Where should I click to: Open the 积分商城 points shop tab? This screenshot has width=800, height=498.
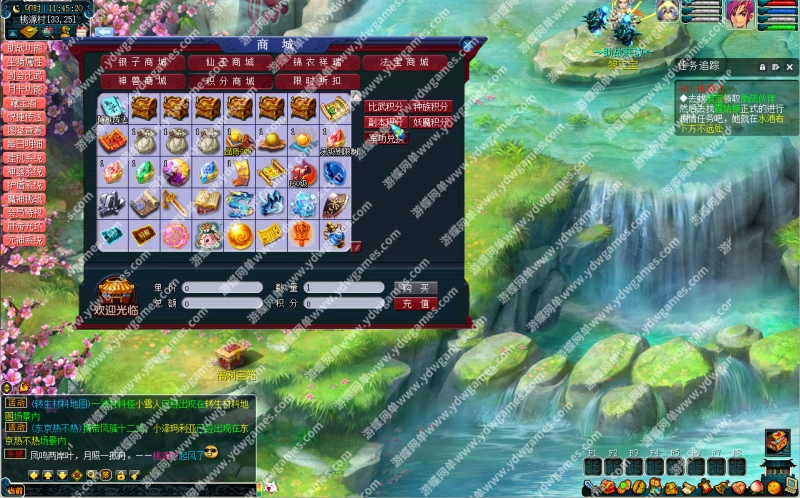tap(229, 80)
